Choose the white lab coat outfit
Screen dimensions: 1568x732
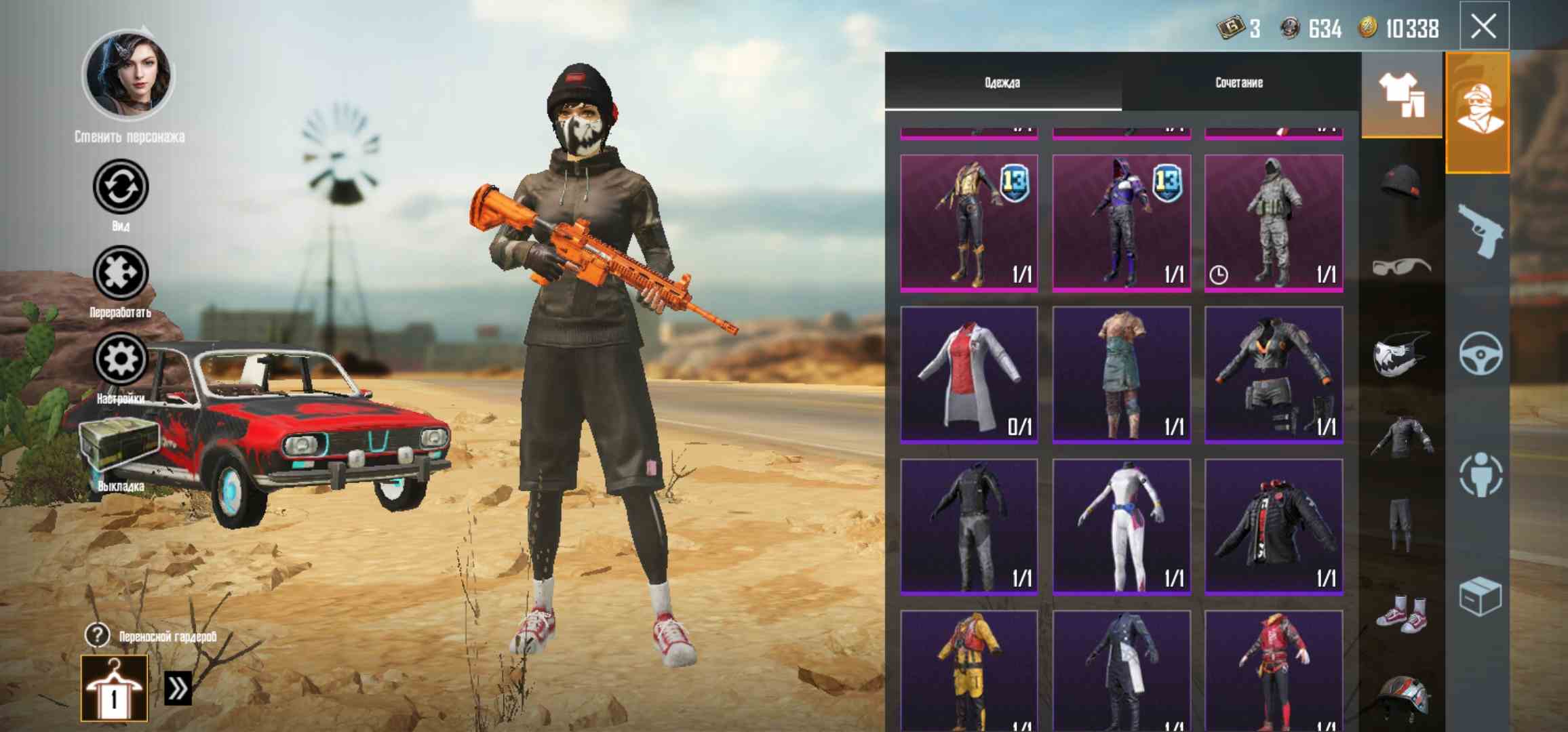pyautogui.click(x=968, y=375)
